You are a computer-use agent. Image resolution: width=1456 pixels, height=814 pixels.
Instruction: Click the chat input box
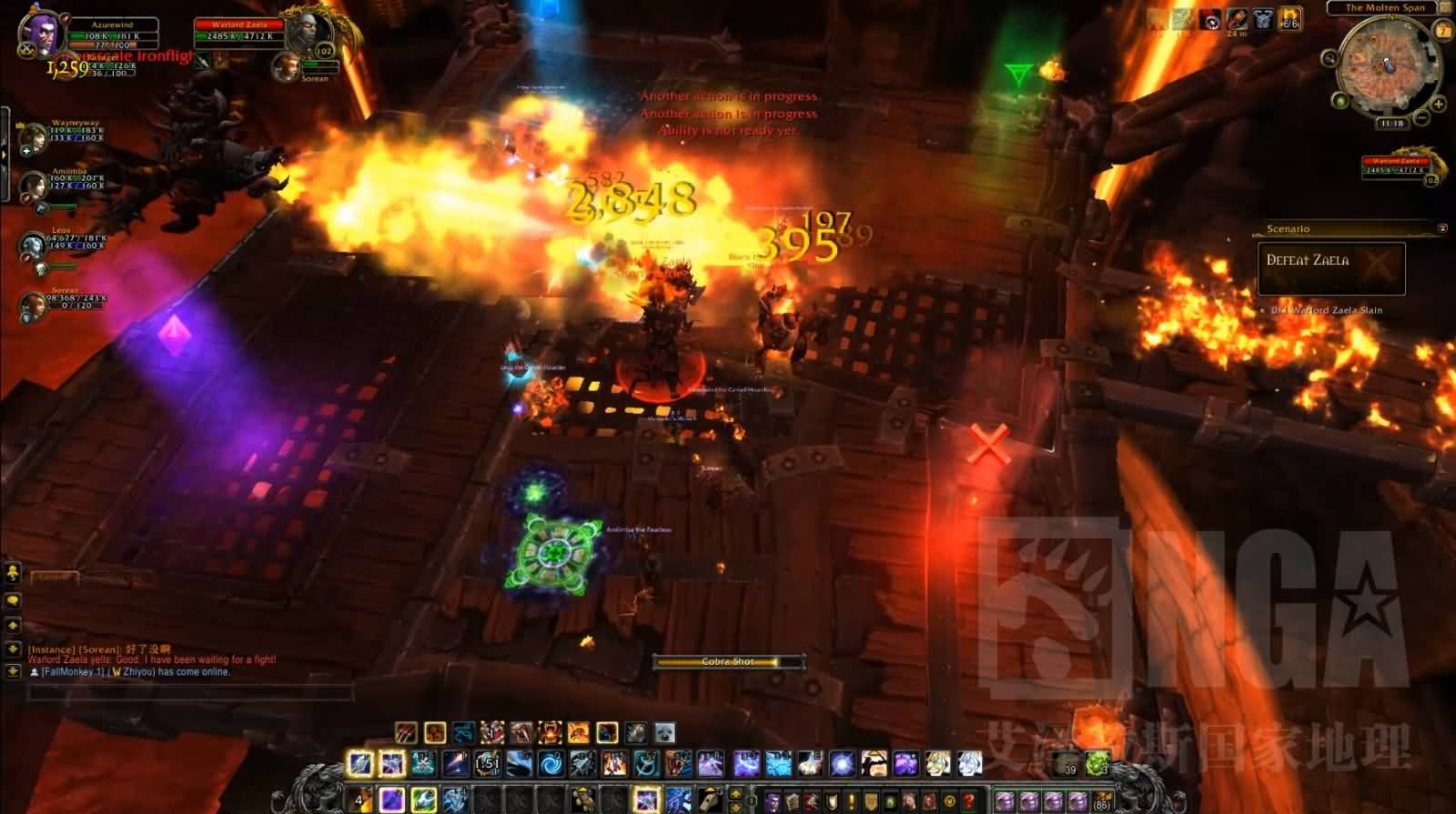[189, 694]
